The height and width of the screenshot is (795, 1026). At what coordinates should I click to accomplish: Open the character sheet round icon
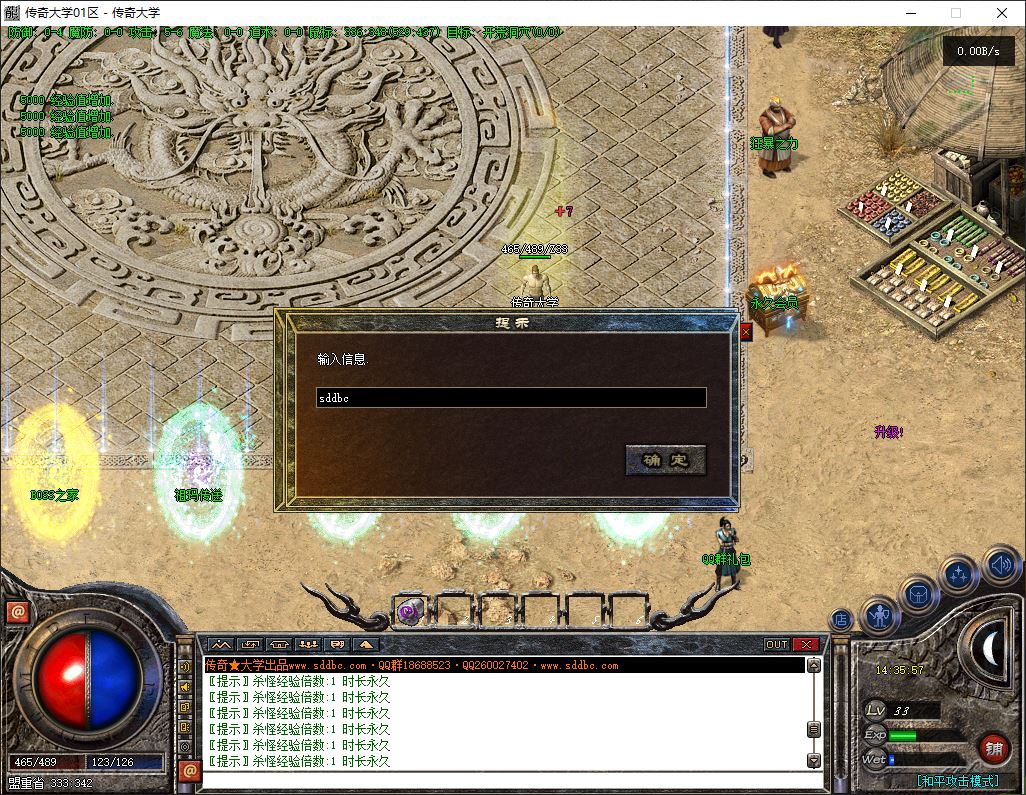click(x=880, y=614)
